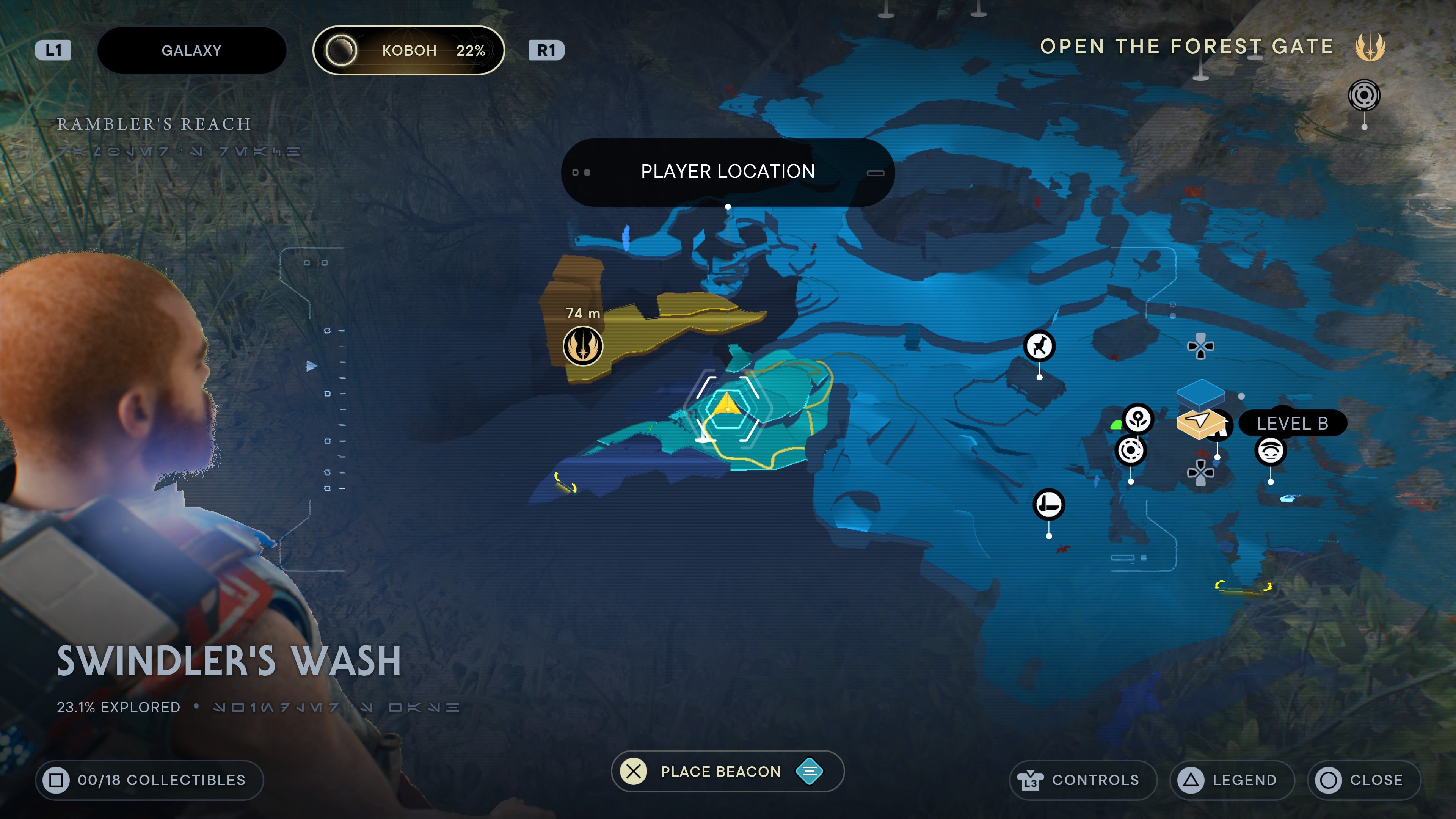The image size is (1456, 819).
Task: View the 00/18 Collectibles list
Action: pos(149,780)
